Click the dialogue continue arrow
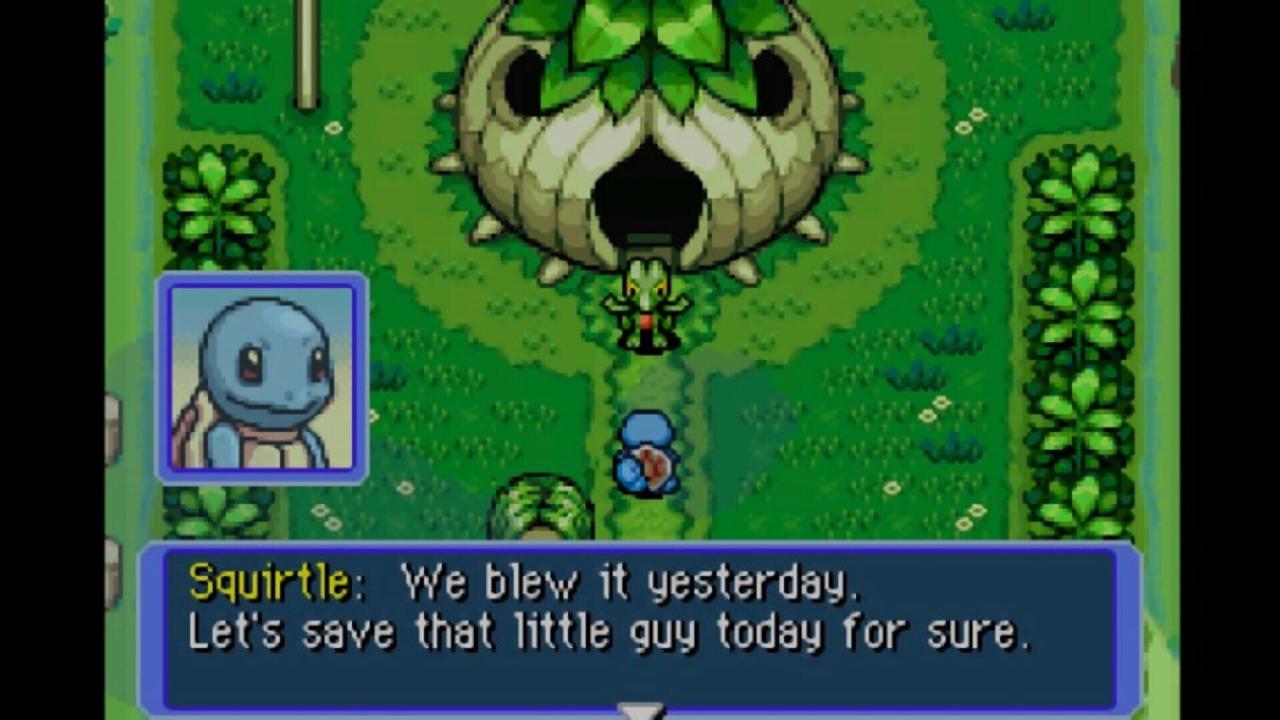This screenshot has width=1280, height=720. [640, 711]
